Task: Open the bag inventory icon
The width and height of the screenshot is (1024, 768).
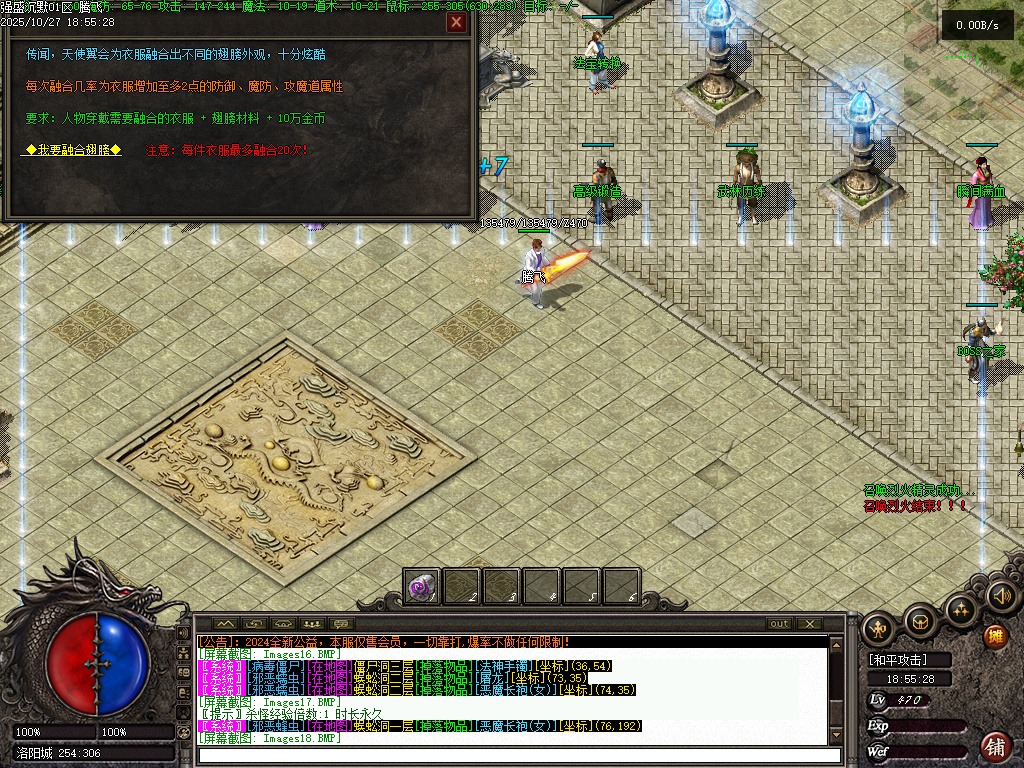Action: [x=920, y=621]
